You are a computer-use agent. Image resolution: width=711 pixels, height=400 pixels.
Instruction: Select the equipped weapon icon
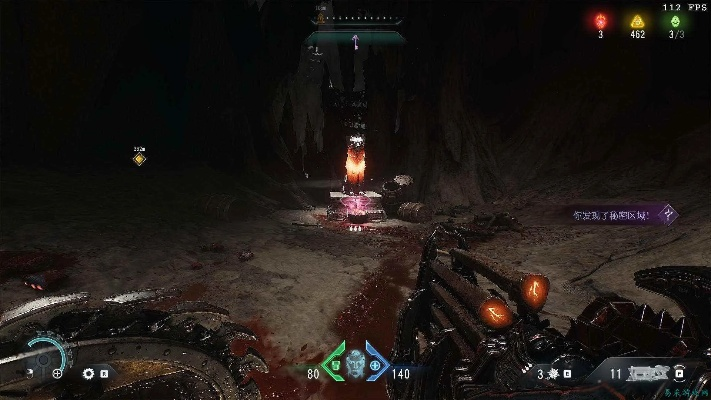tap(650, 373)
